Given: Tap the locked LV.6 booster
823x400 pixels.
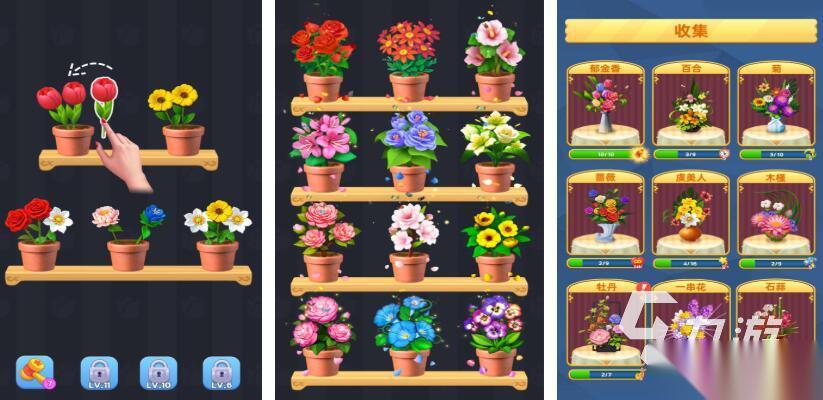Looking at the screenshot, I should point(221,371).
